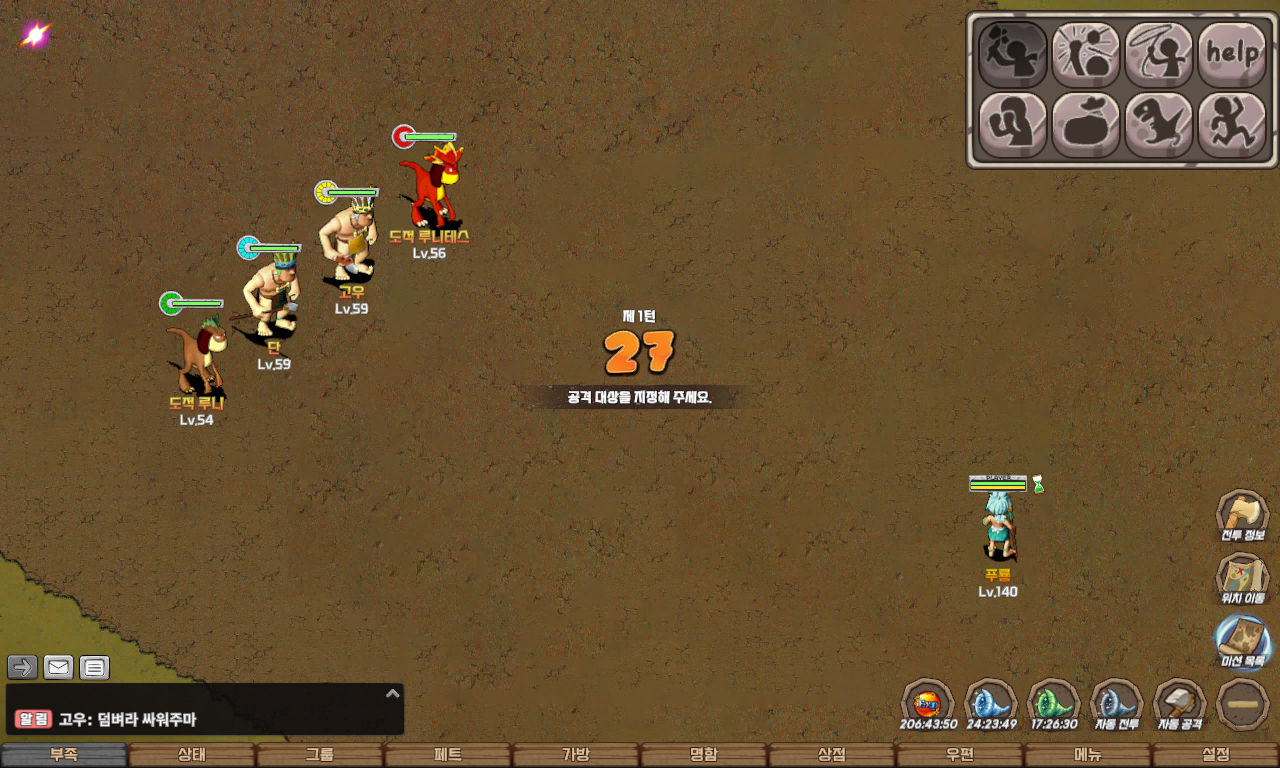Choose the skill burst command icon

(x=1085, y=55)
